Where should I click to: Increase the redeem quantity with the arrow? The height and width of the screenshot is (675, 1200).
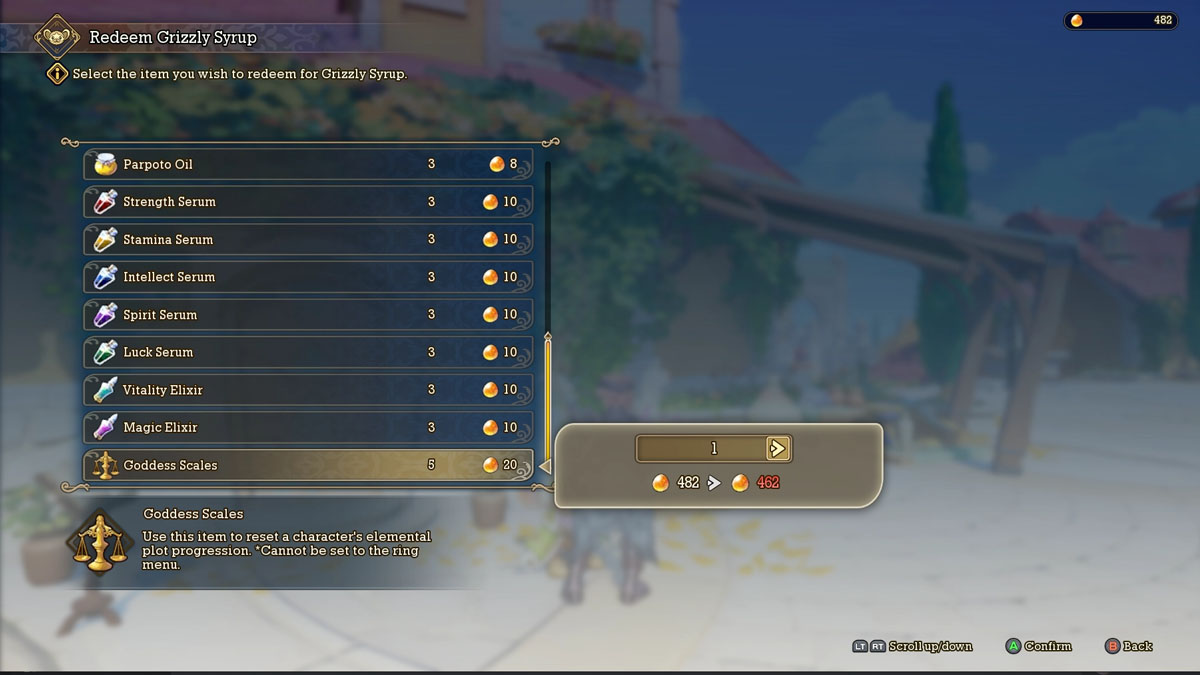click(778, 449)
